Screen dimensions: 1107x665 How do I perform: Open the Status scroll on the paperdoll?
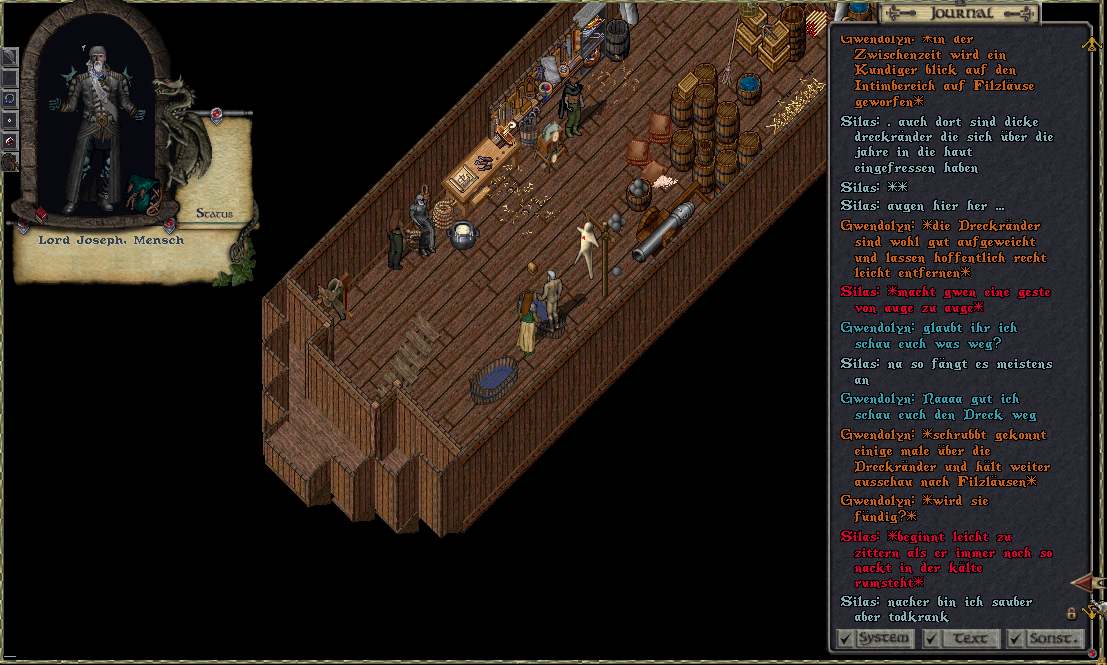214,213
